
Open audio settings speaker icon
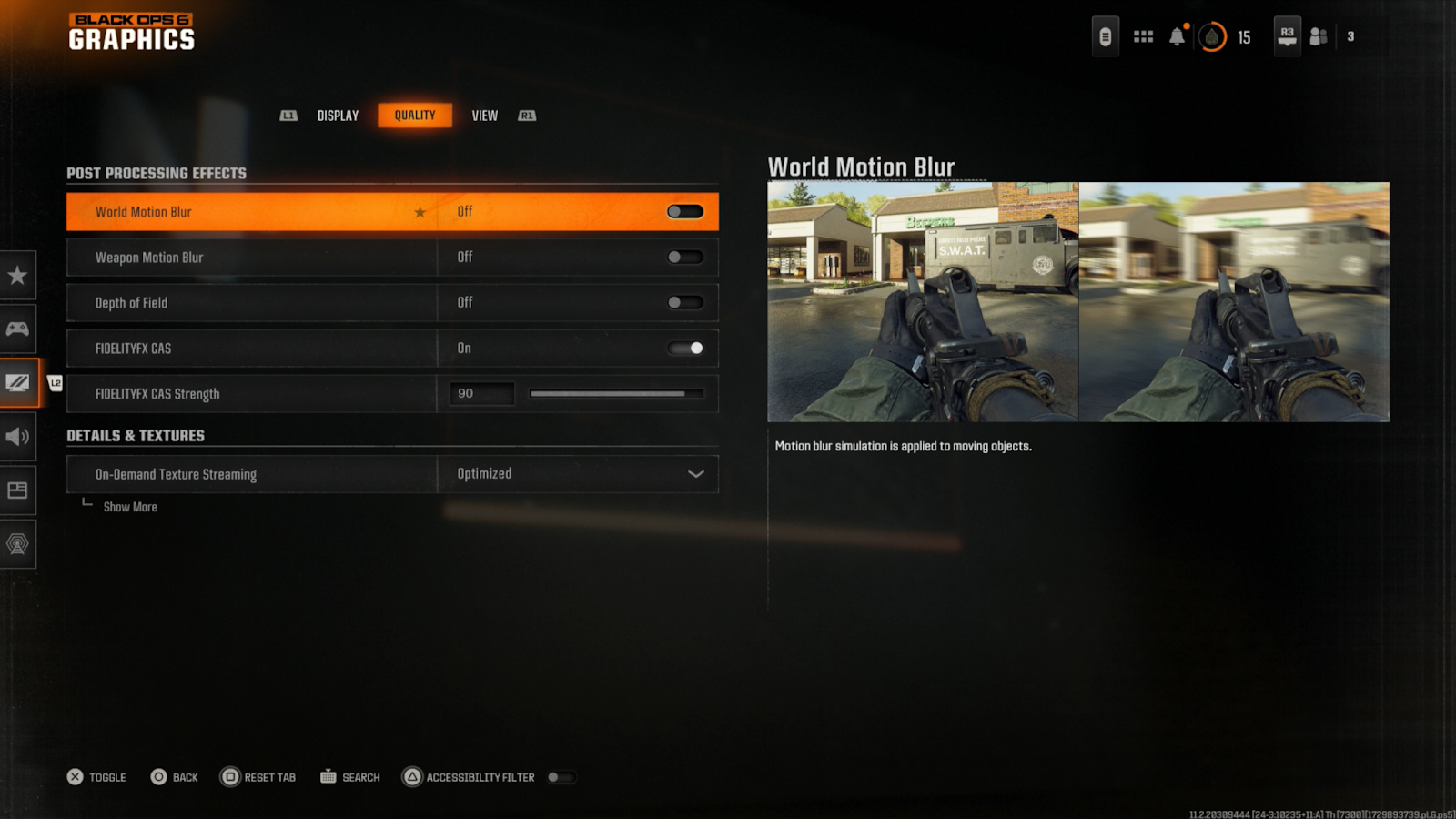tap(17, 437)
